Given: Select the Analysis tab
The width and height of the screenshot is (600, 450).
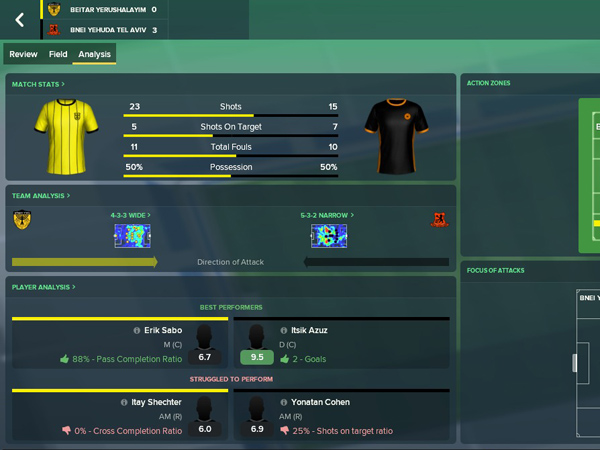Looking at the screenshot, I should click(x=94, y=54).
